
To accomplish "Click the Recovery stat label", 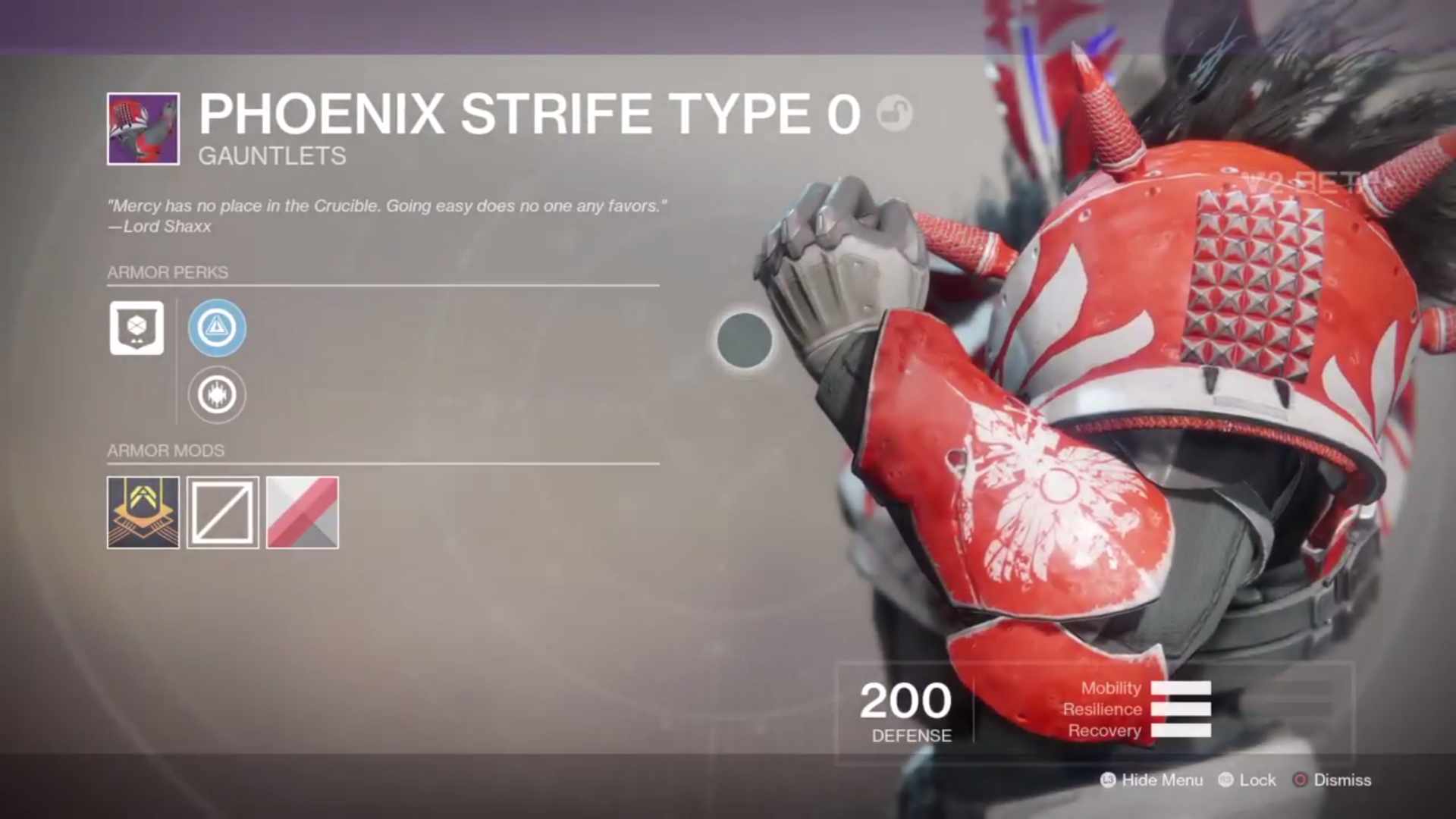I will pos(1106,731).
